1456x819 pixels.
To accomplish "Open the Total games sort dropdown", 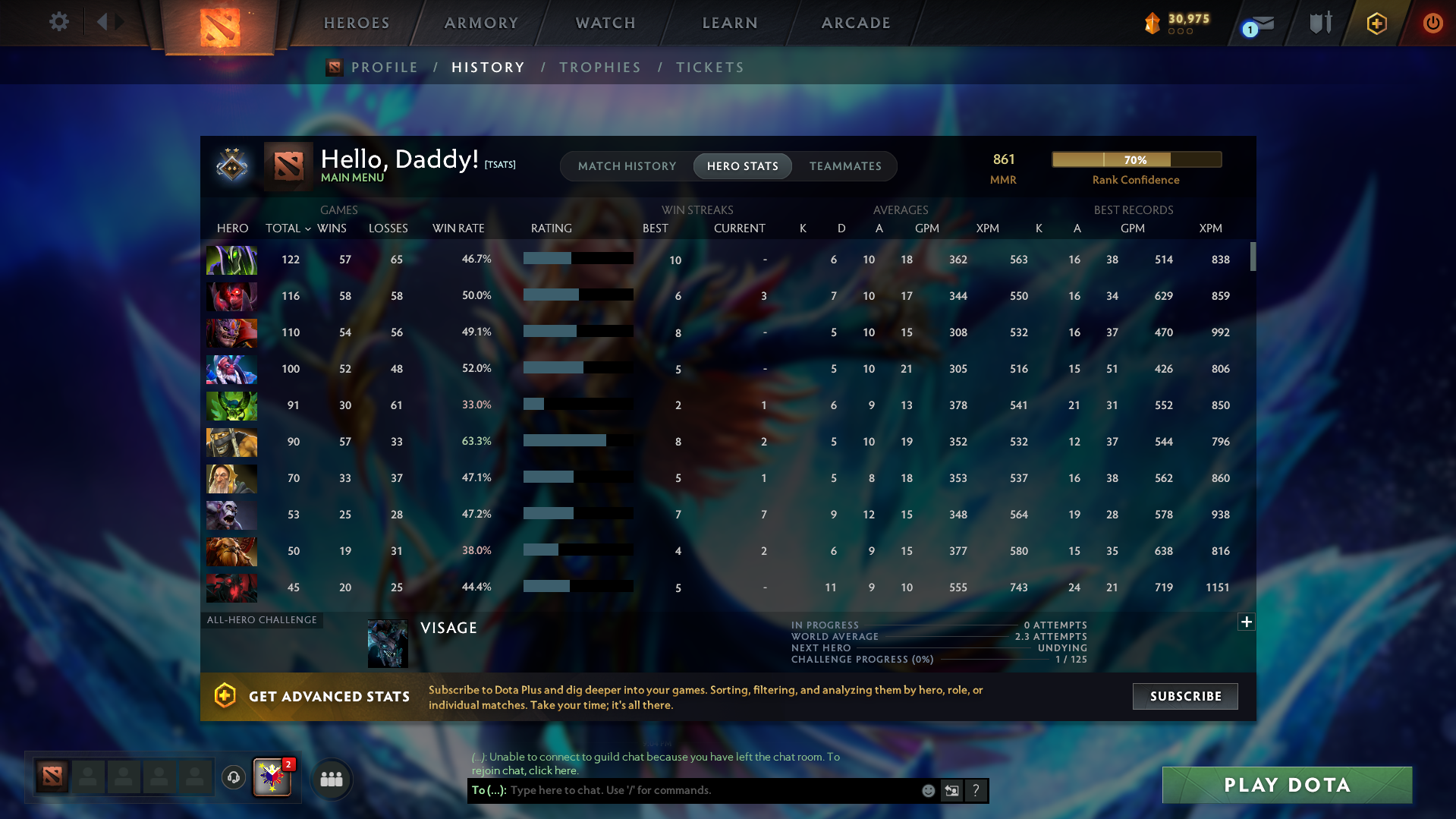I will point(288,228).
